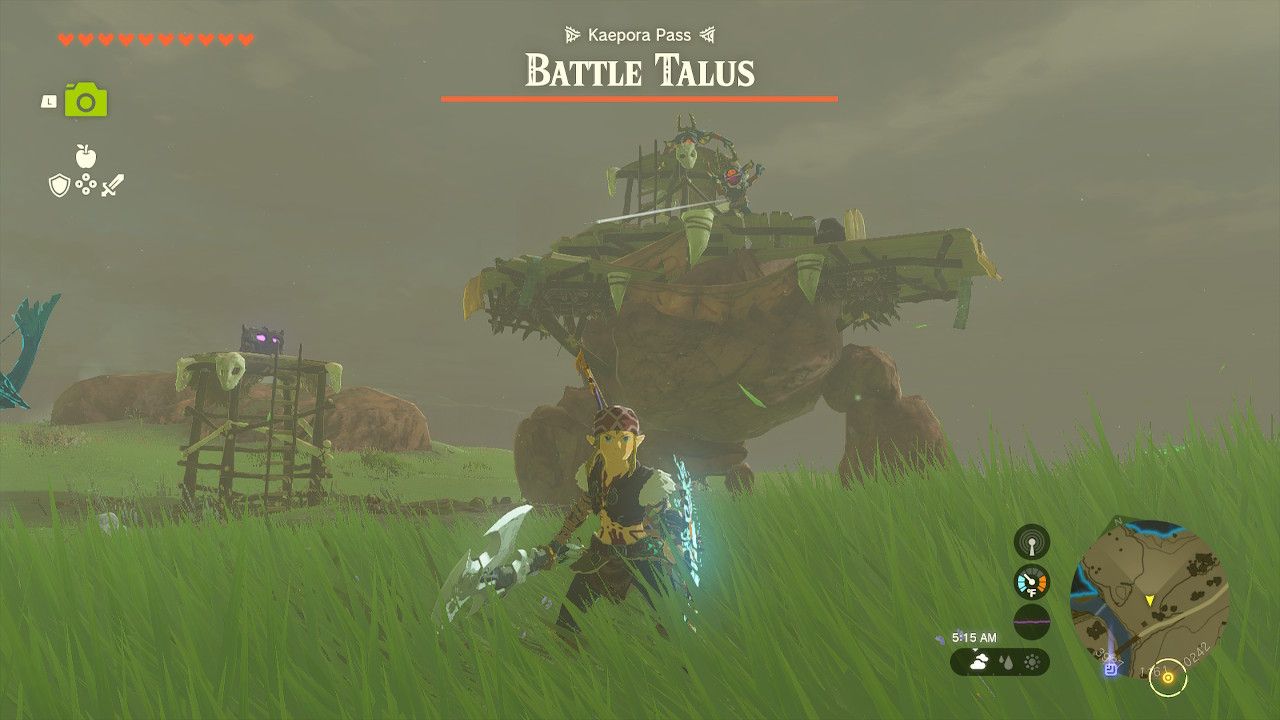Click the 5:15 AM time display

974,637
